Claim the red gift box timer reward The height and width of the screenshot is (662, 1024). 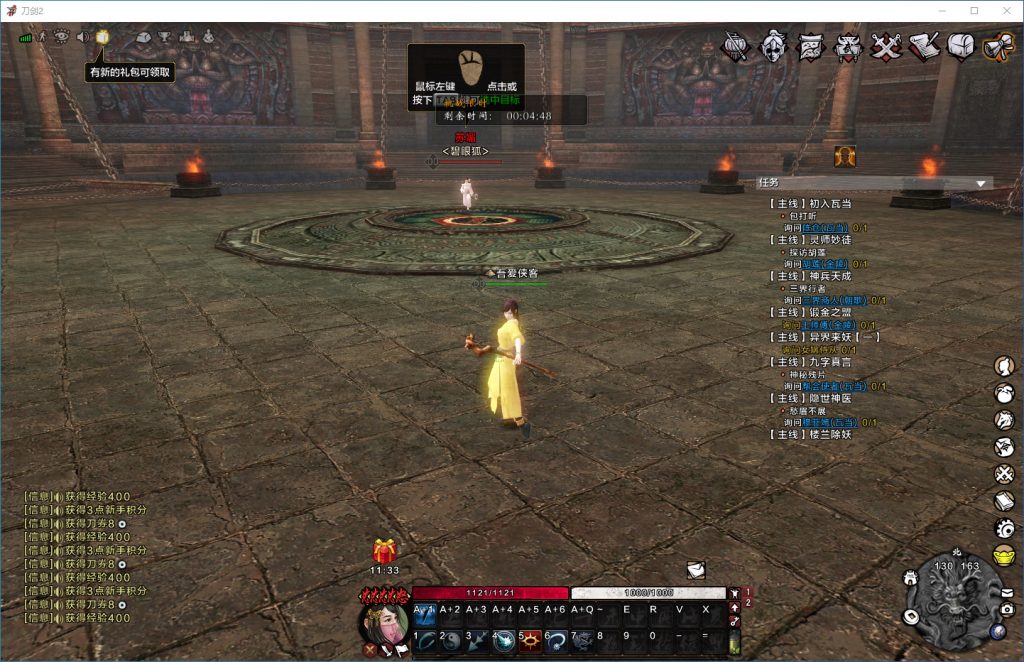tap(385, 551)
